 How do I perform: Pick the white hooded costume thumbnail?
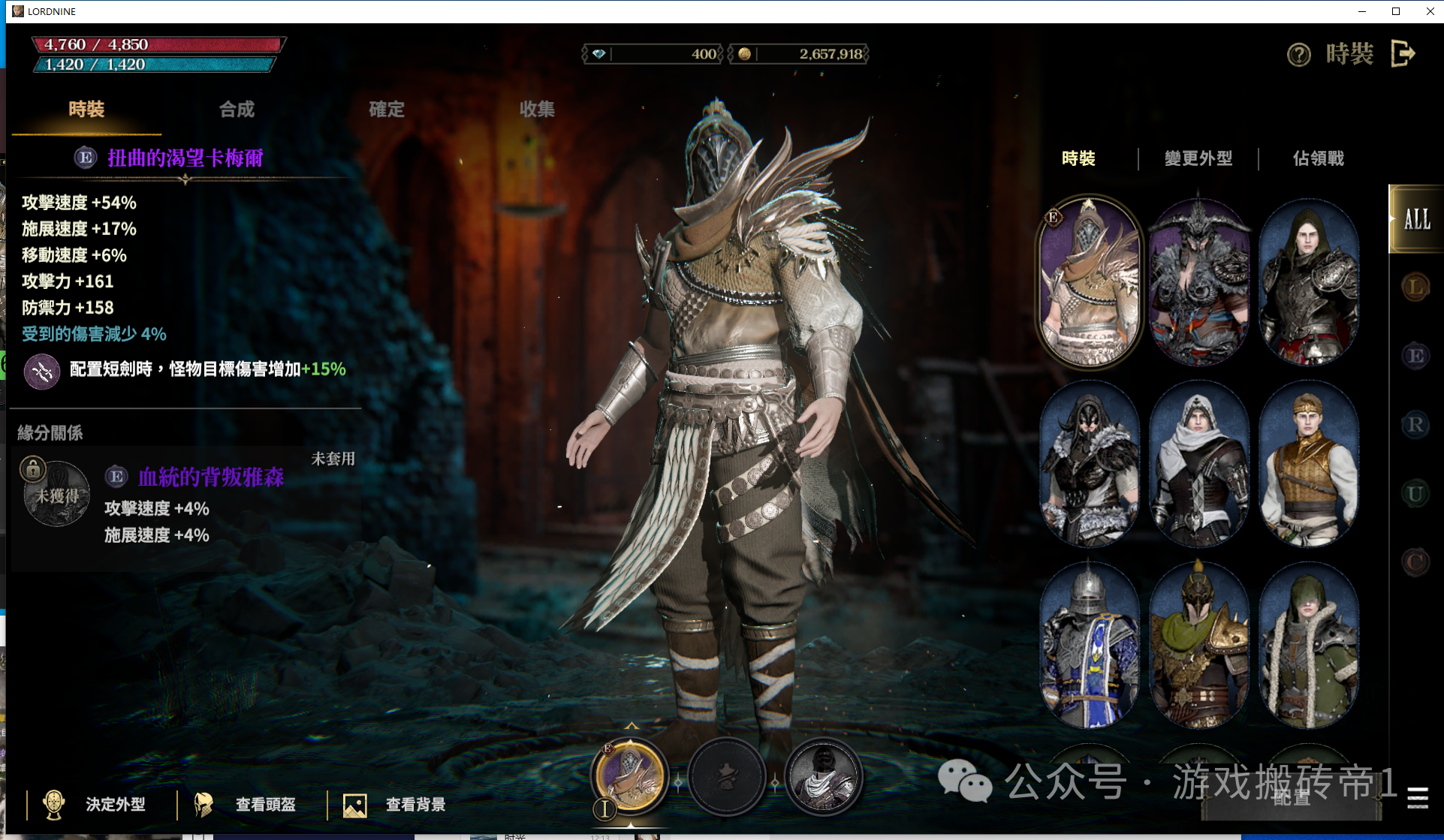1198,464
